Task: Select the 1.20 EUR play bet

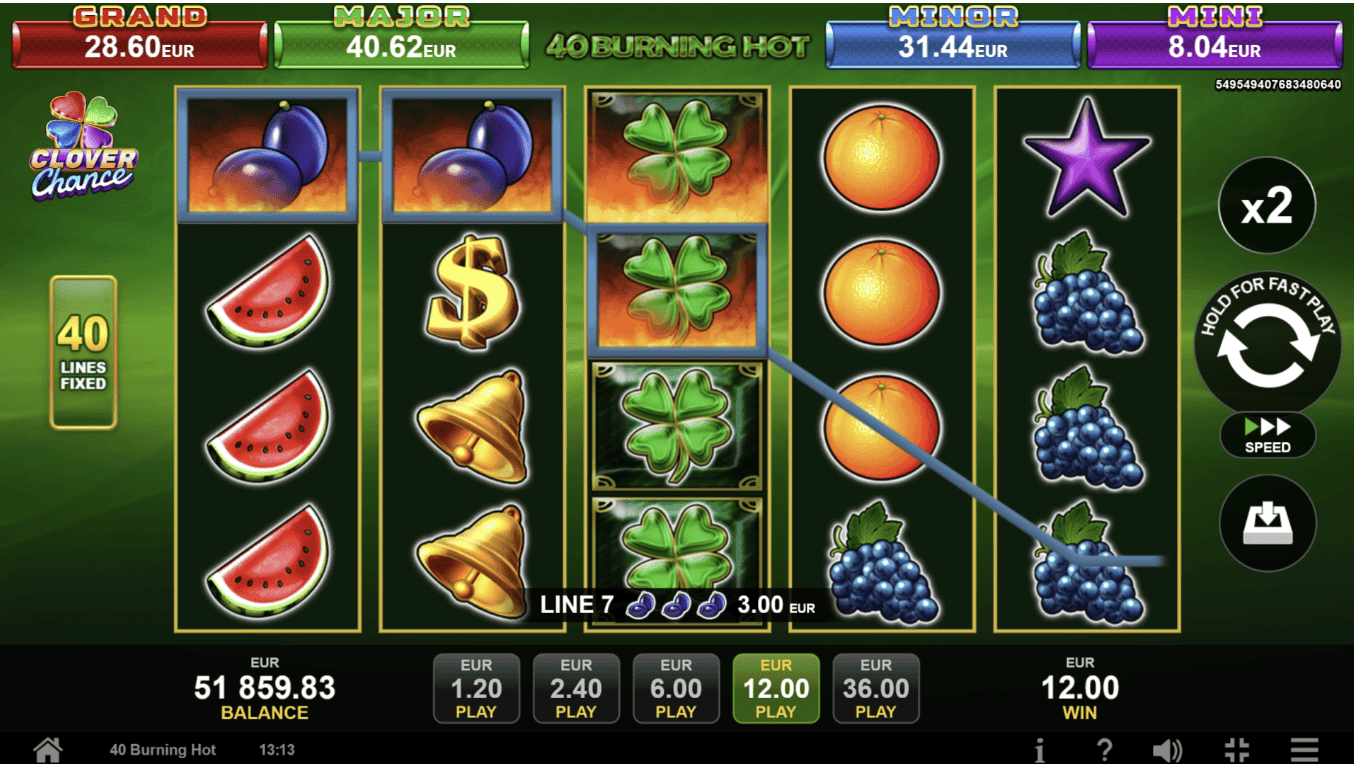Action: pos(476,688)
